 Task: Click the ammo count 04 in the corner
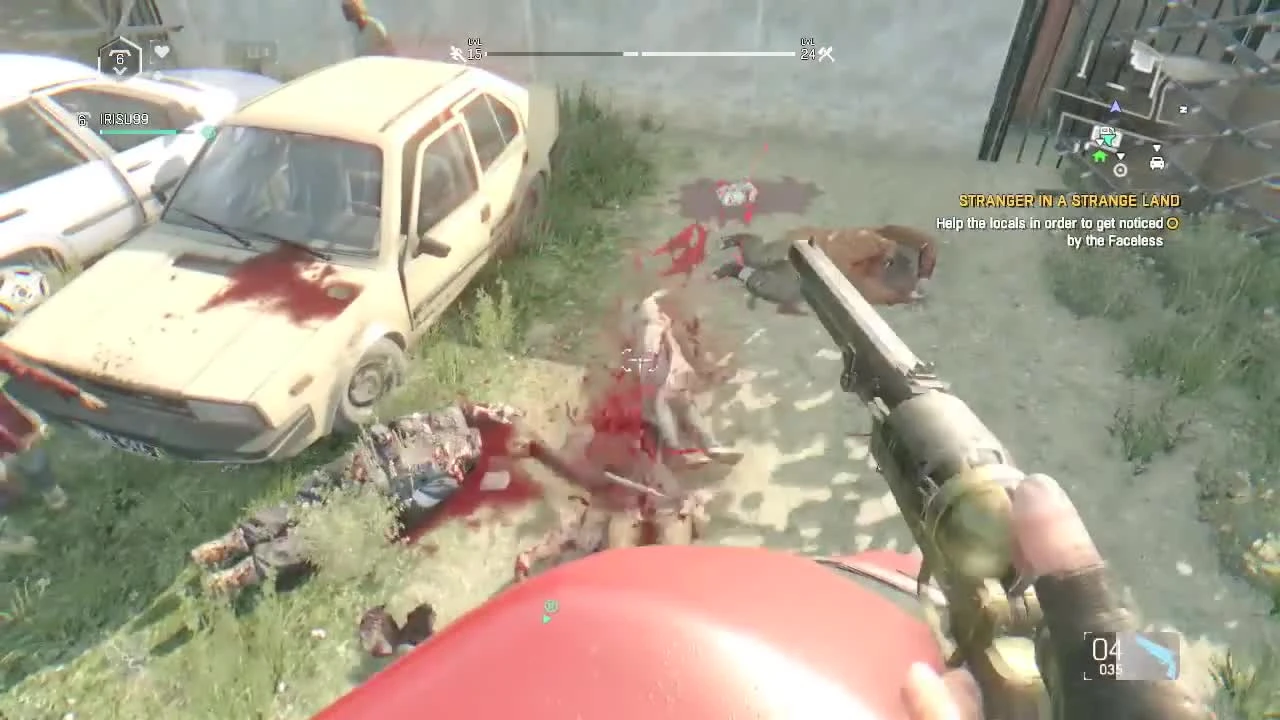pos(1108,650)
